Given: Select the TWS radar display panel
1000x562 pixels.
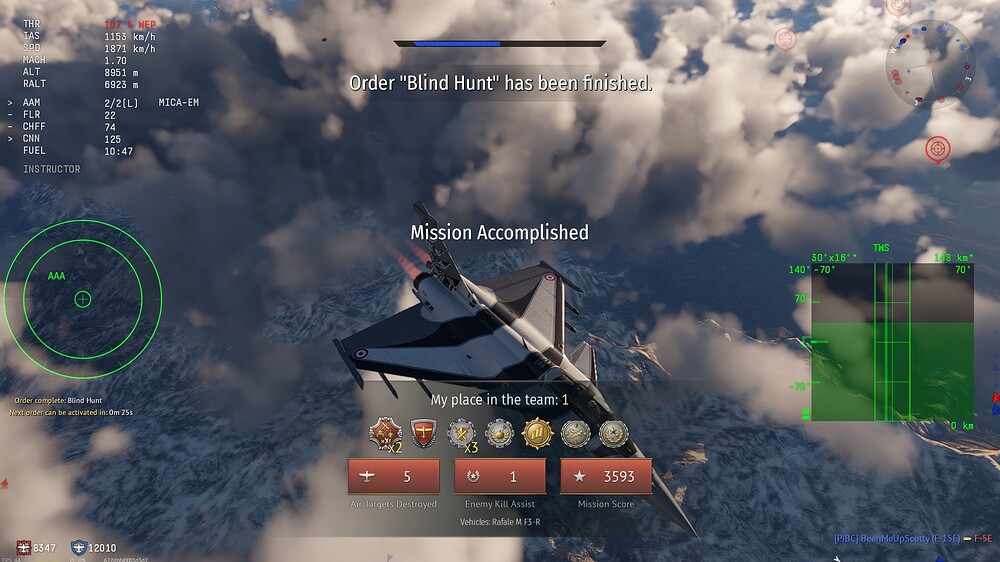Looking at the screenshot, I should tap(892, 342).
